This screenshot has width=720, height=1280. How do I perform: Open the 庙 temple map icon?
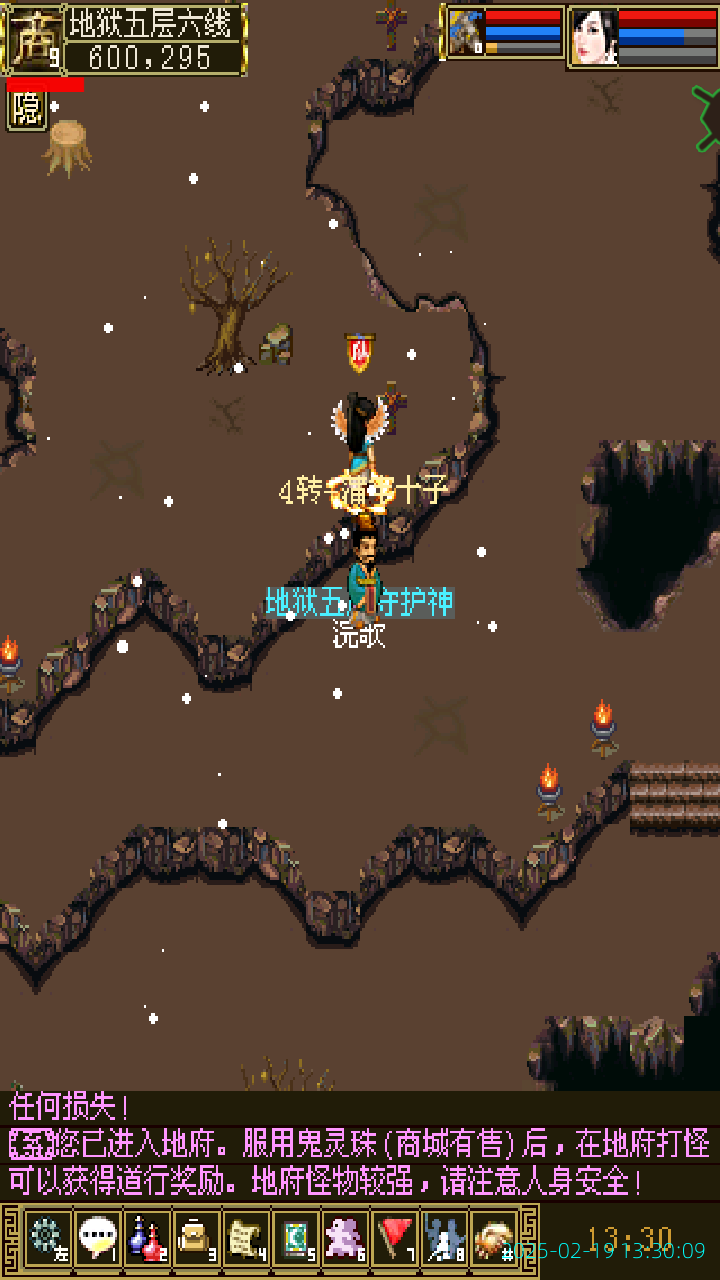(34, 38)
